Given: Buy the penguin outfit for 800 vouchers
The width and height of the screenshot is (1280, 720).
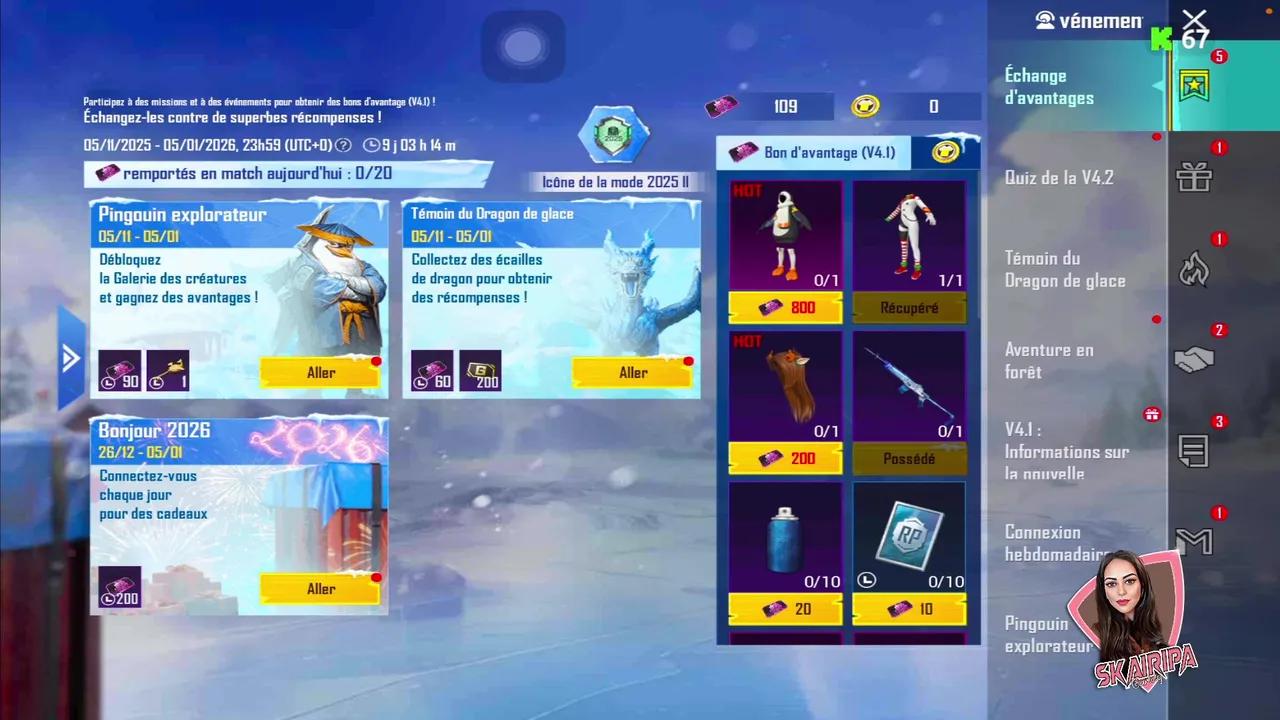Looking at the screenshot, I should pos(785,308).
